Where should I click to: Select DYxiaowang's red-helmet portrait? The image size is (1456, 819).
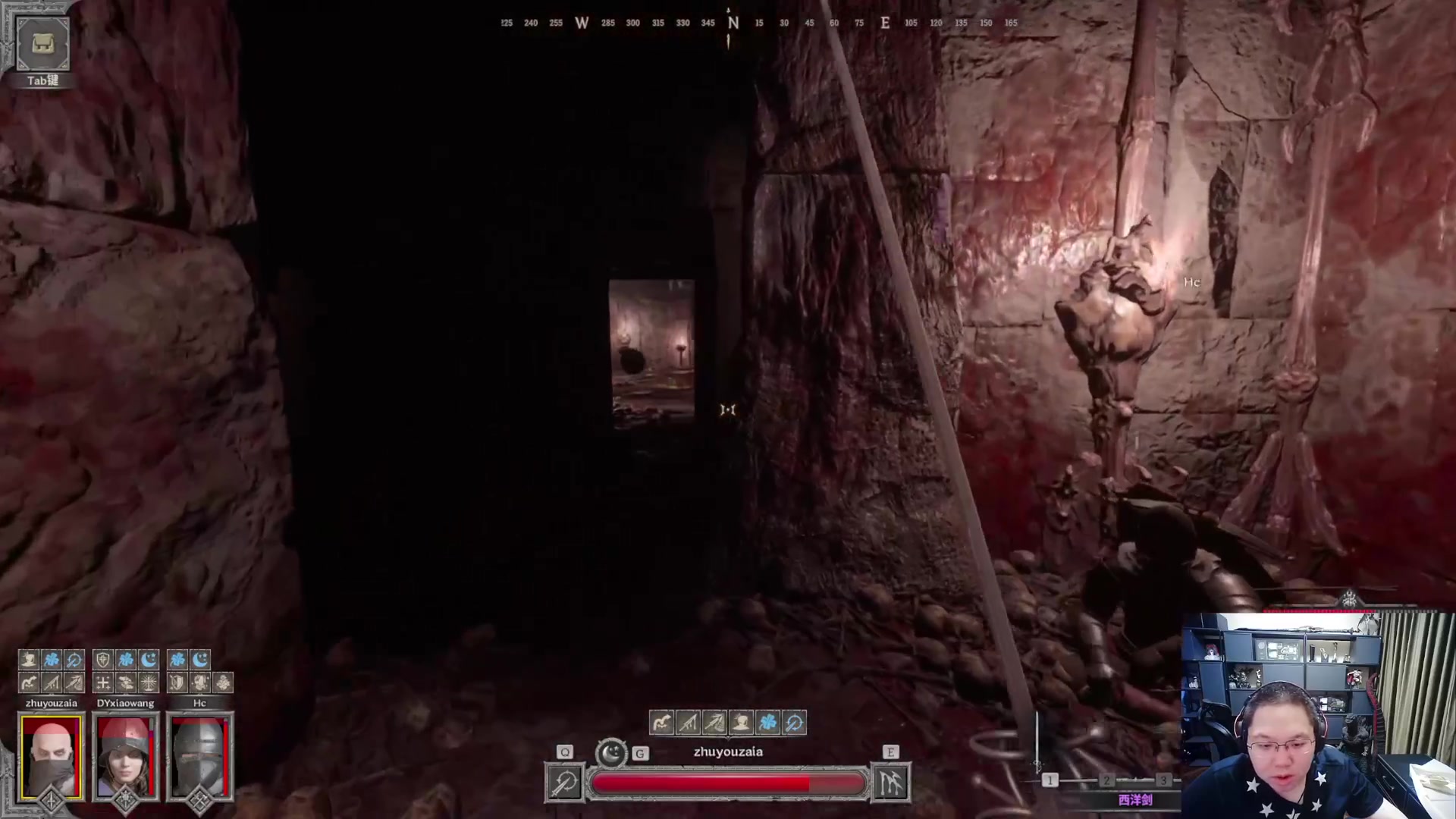click(x=125, y=756)
